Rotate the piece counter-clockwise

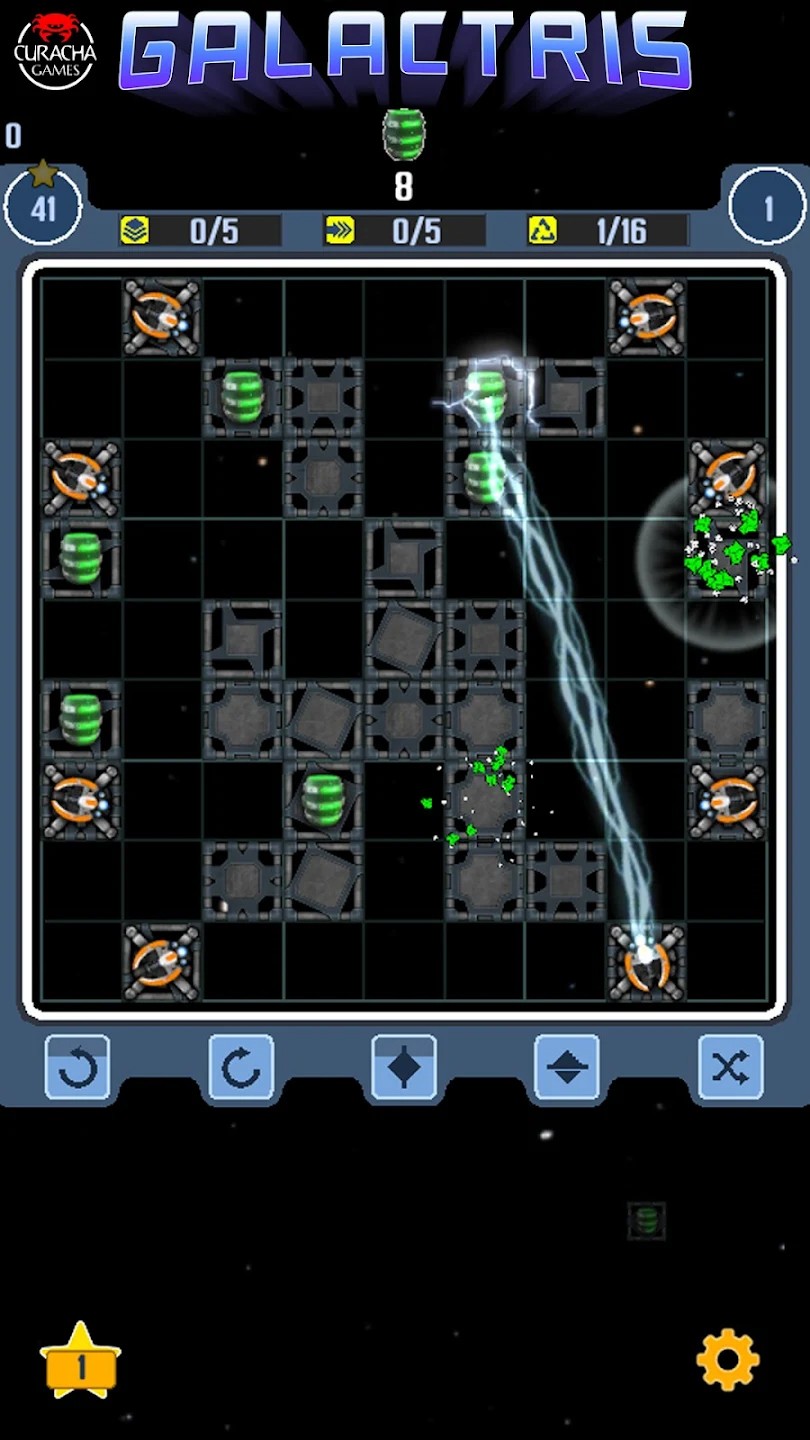78,1068
